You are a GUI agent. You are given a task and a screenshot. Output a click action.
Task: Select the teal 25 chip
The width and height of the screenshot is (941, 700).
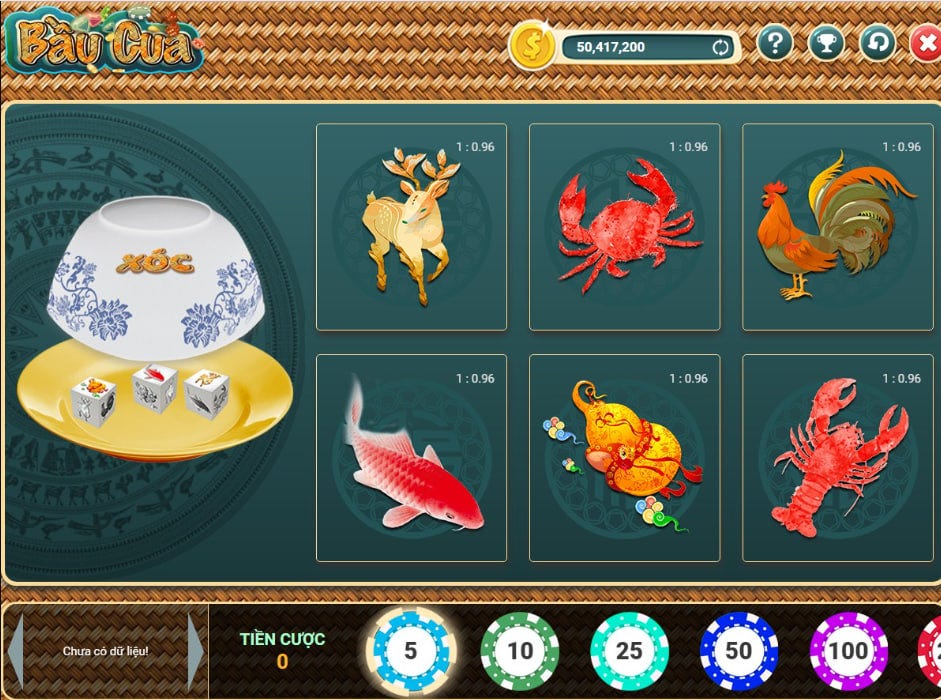click(629, 651)
